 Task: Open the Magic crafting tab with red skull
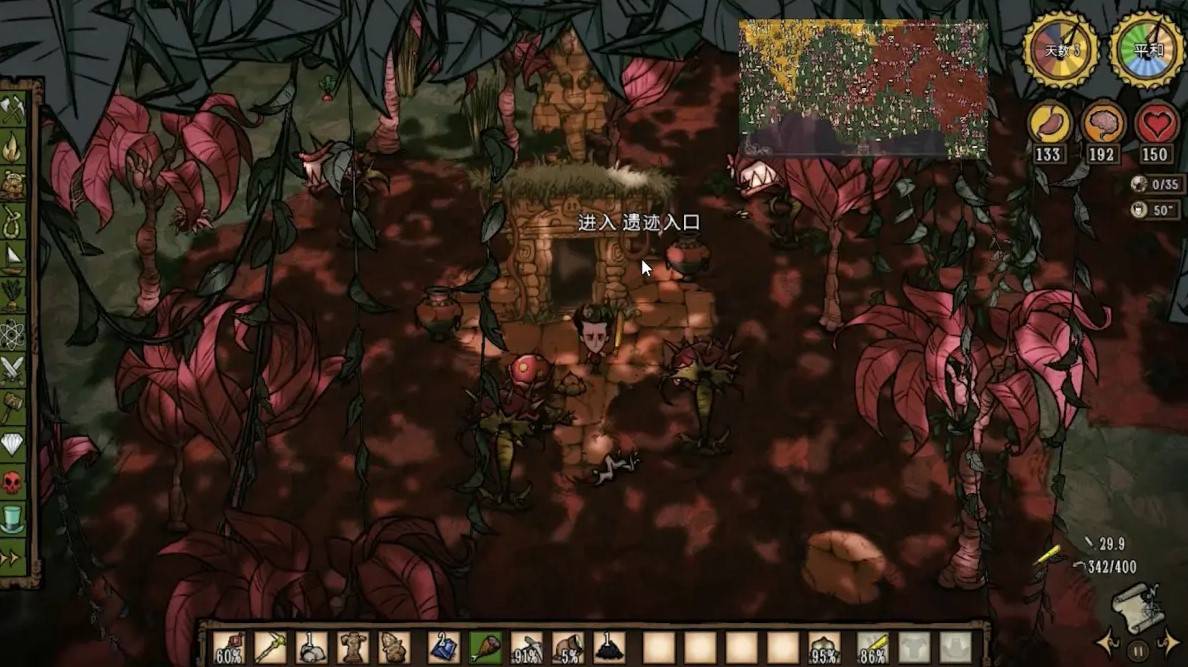pos(13,480)
